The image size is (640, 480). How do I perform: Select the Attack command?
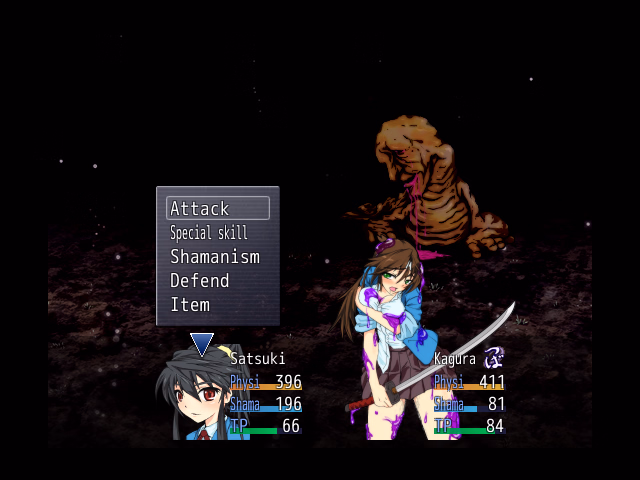point(217,208)
